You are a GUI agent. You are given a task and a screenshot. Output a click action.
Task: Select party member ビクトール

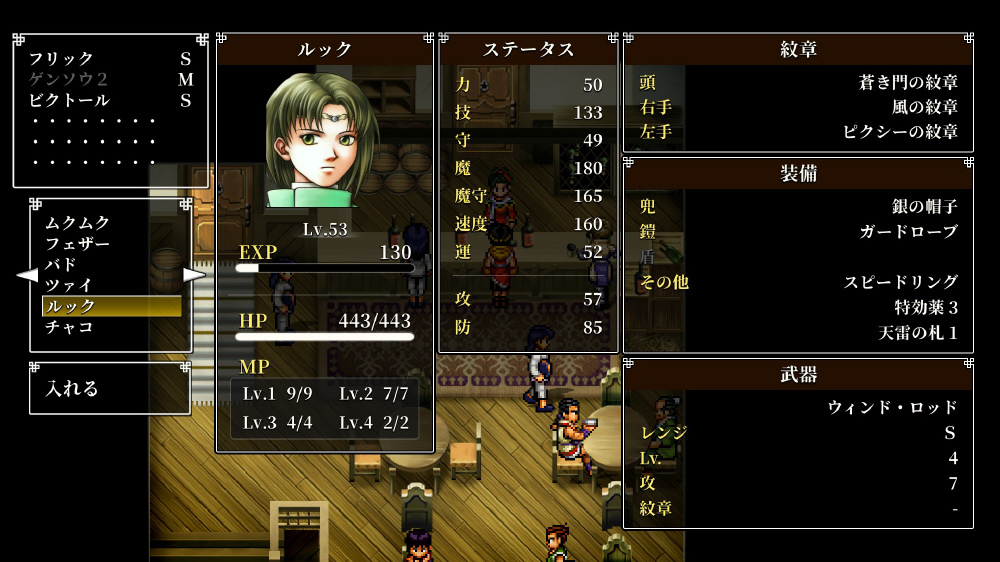point(69,100)
